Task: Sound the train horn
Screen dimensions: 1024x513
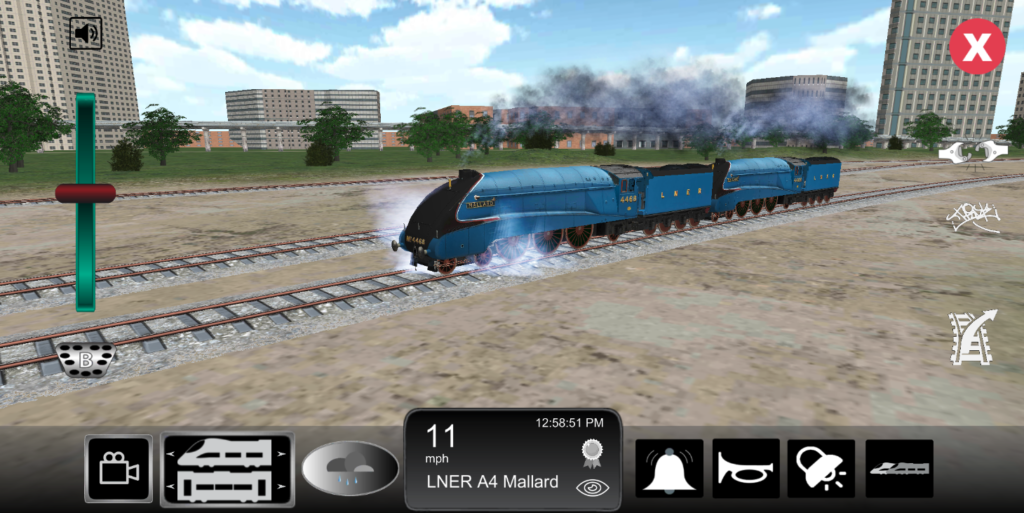Action: point(745,468)
